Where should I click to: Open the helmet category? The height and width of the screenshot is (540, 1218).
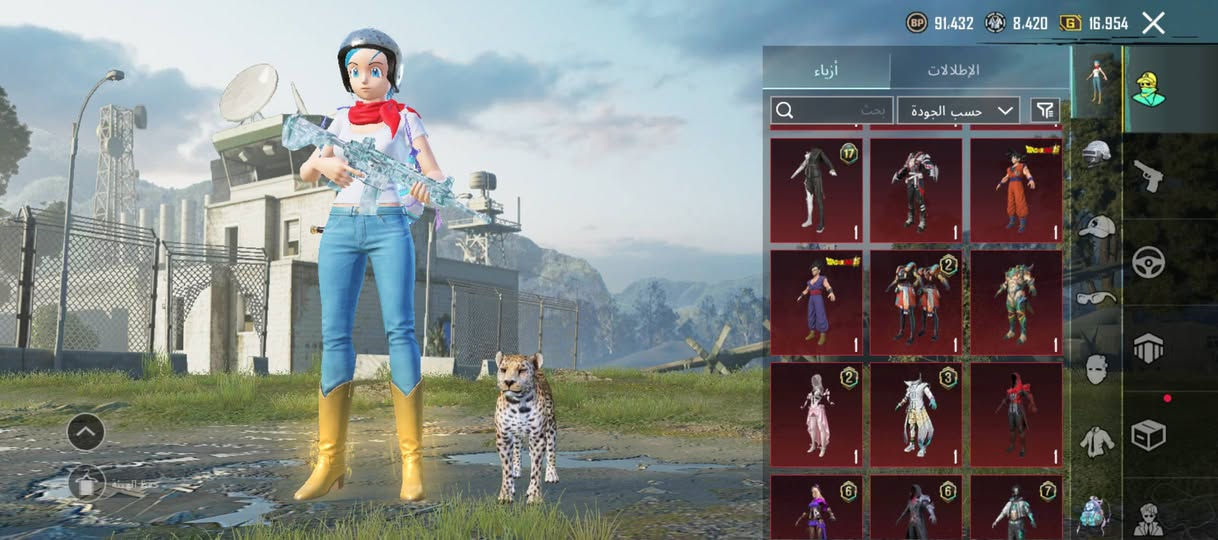1096,154
